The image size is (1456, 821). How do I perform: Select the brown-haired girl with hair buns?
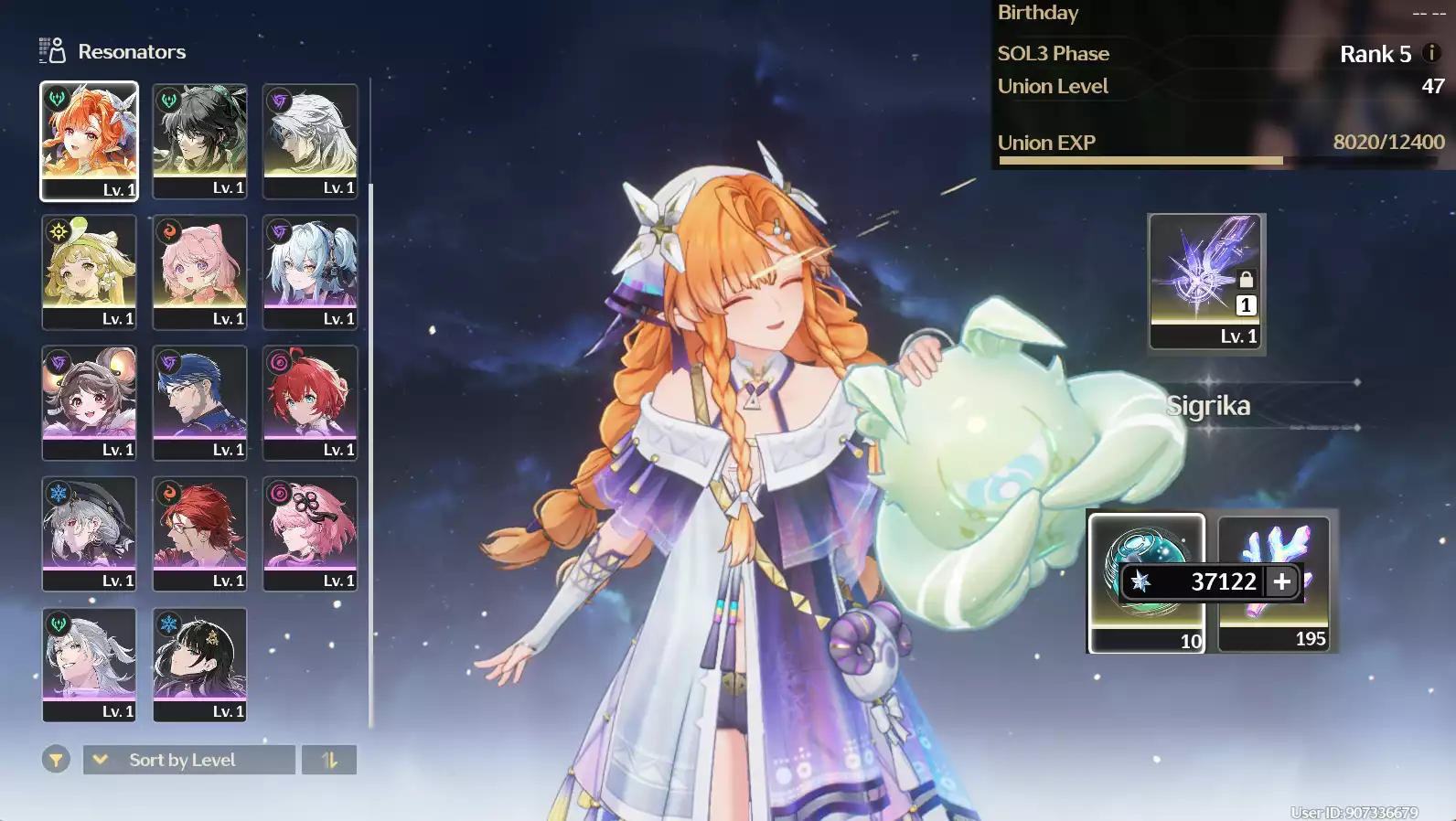(x=89, y=402)
